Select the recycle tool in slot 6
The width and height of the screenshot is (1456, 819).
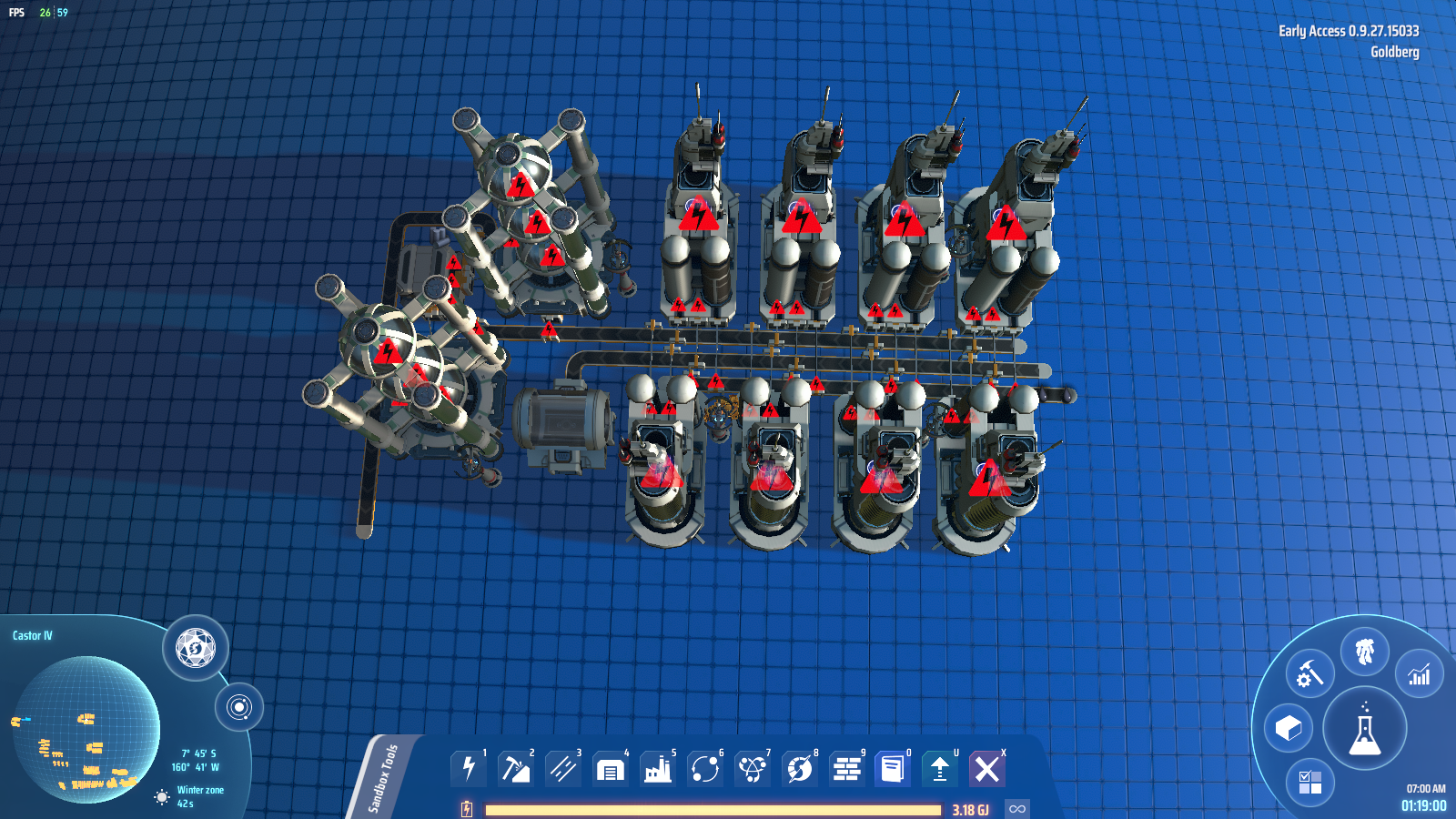[x=705, y=769]
